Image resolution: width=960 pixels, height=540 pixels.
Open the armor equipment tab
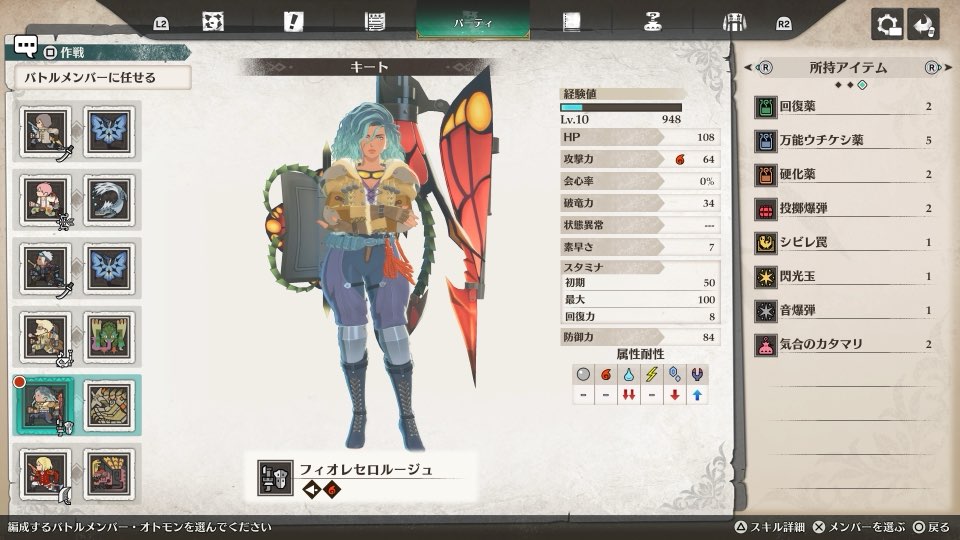(735, 22)
